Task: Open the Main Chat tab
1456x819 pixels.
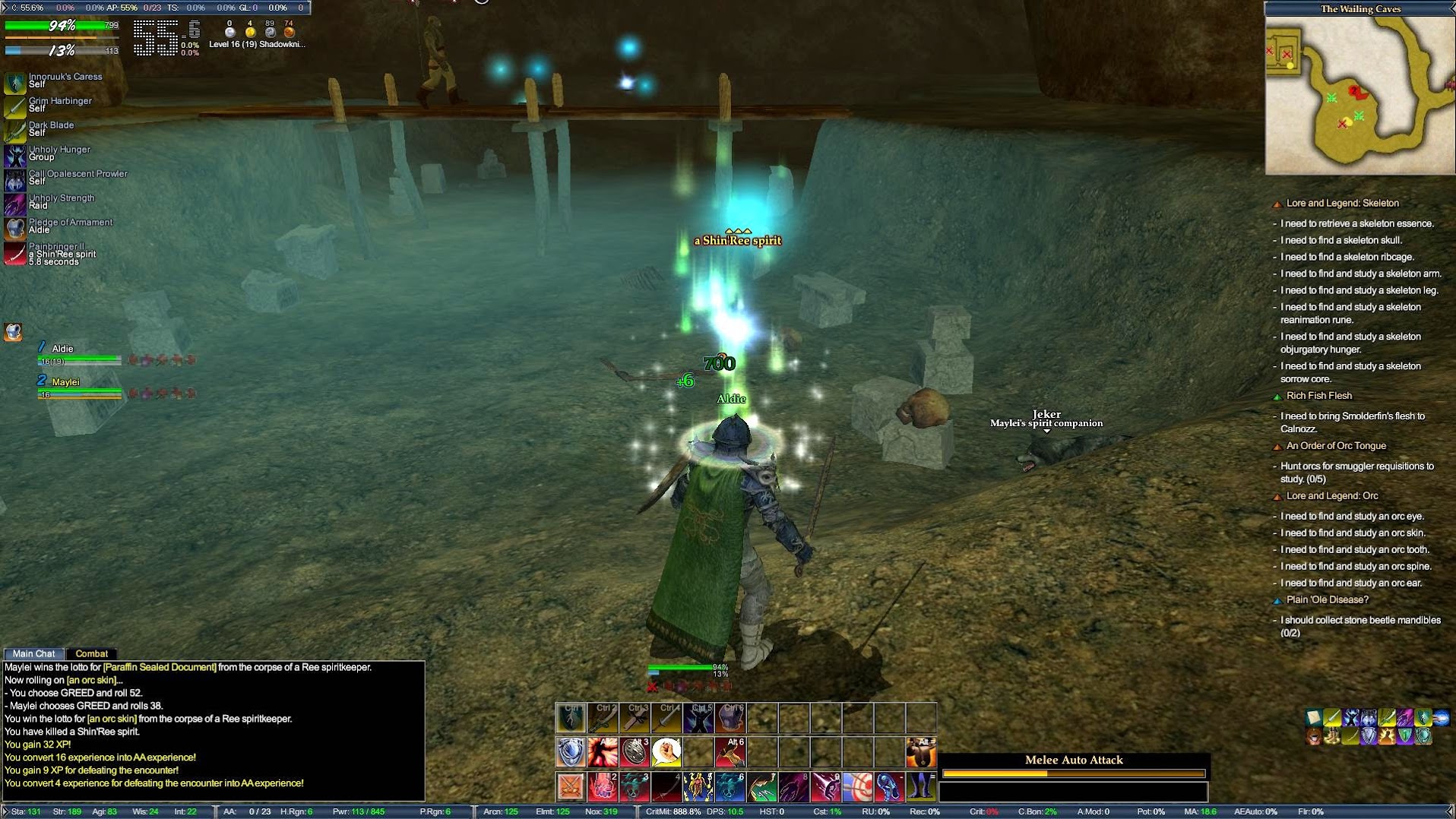Action: [33, 653]
